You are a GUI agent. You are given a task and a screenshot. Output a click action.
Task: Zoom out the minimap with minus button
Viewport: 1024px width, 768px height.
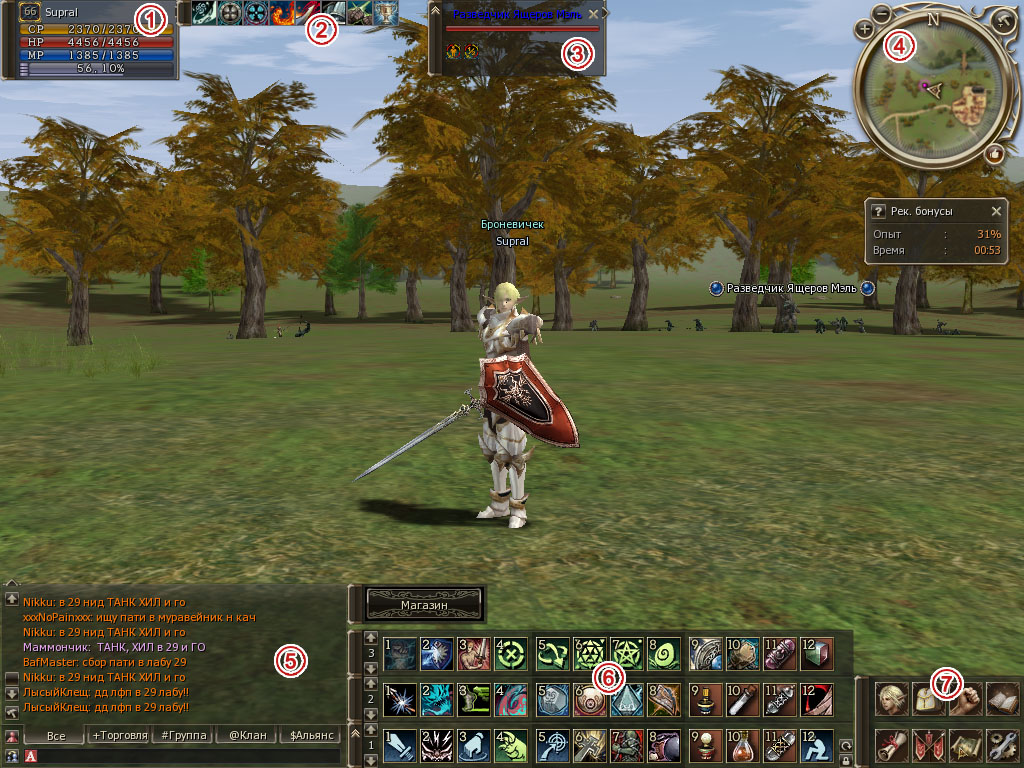click(x=882, y=14)
